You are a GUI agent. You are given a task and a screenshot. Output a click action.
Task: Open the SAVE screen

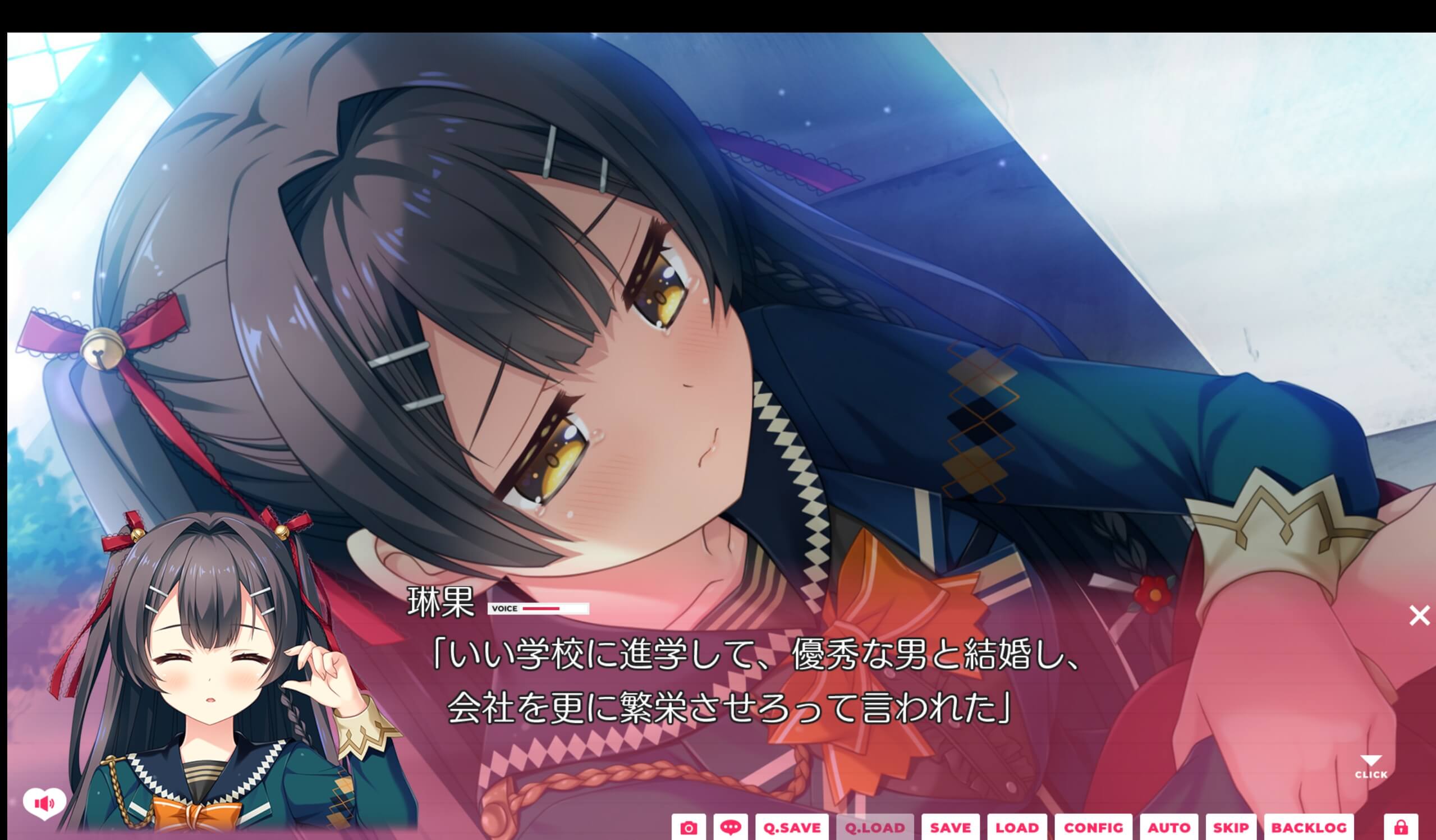(x=949, y=828)
